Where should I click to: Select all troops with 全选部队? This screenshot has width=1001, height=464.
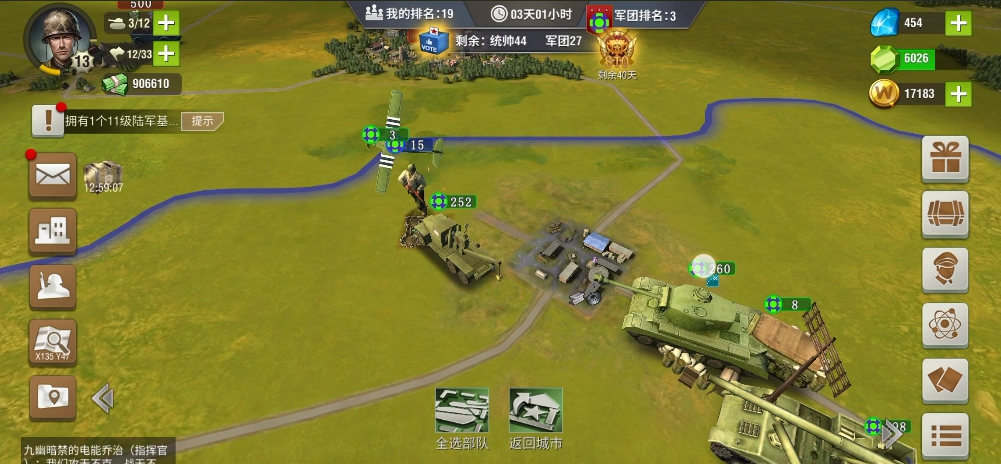(x=462, y=418)
